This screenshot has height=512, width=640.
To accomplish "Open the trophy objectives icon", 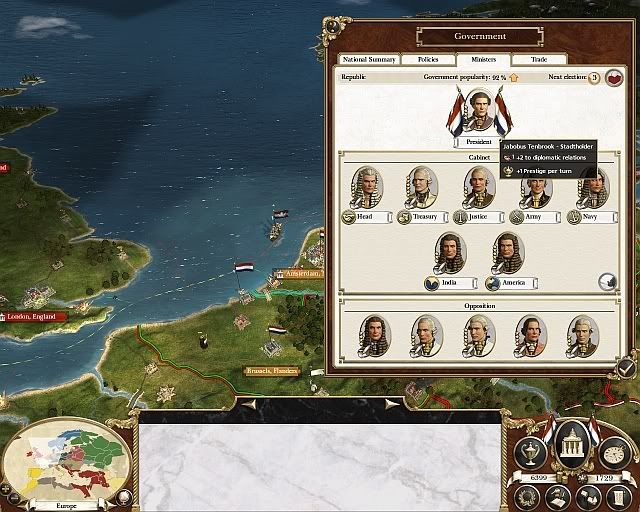I will (530, 454).
